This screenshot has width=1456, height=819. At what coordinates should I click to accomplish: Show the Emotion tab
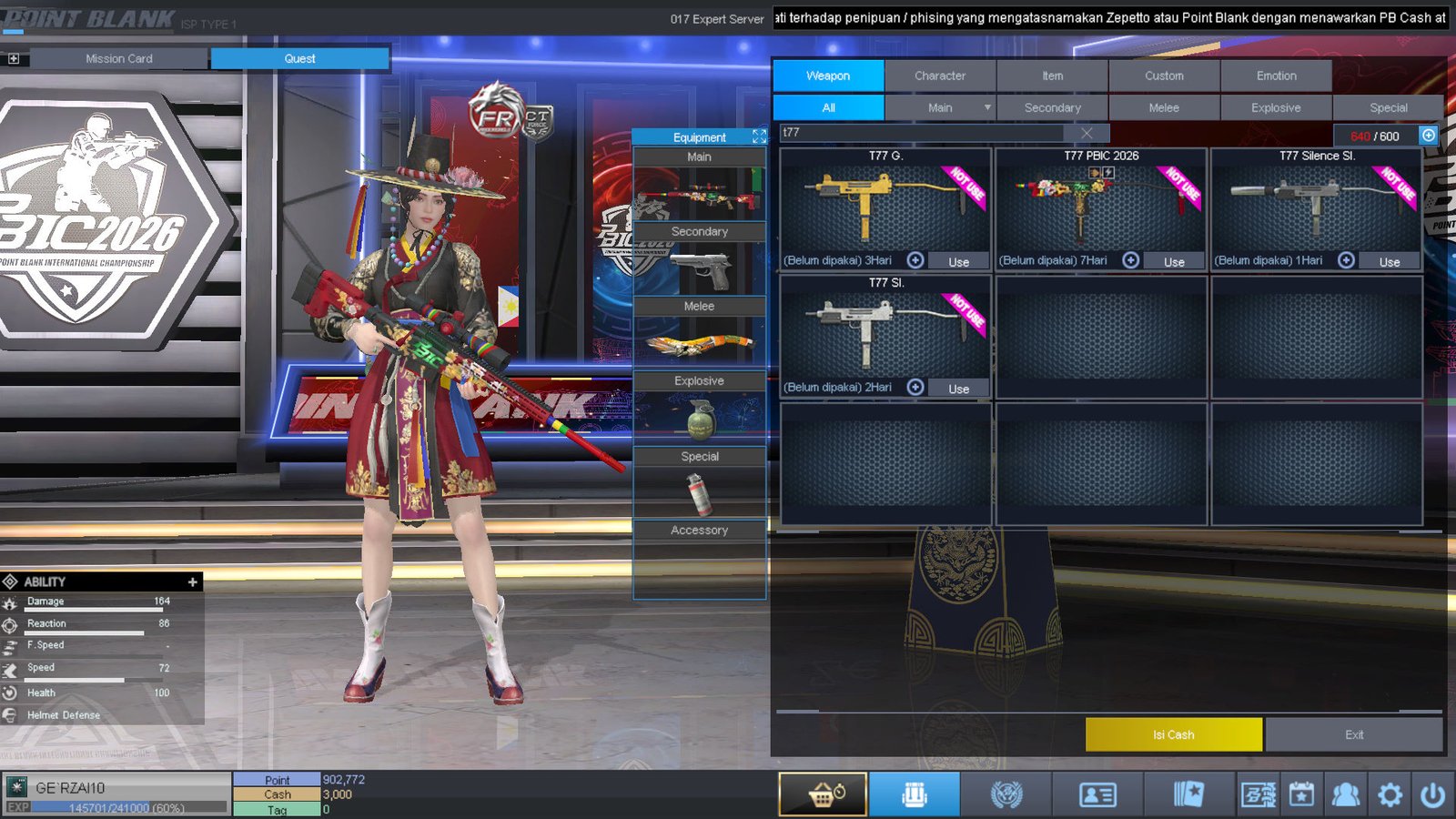coord(1276,76)
